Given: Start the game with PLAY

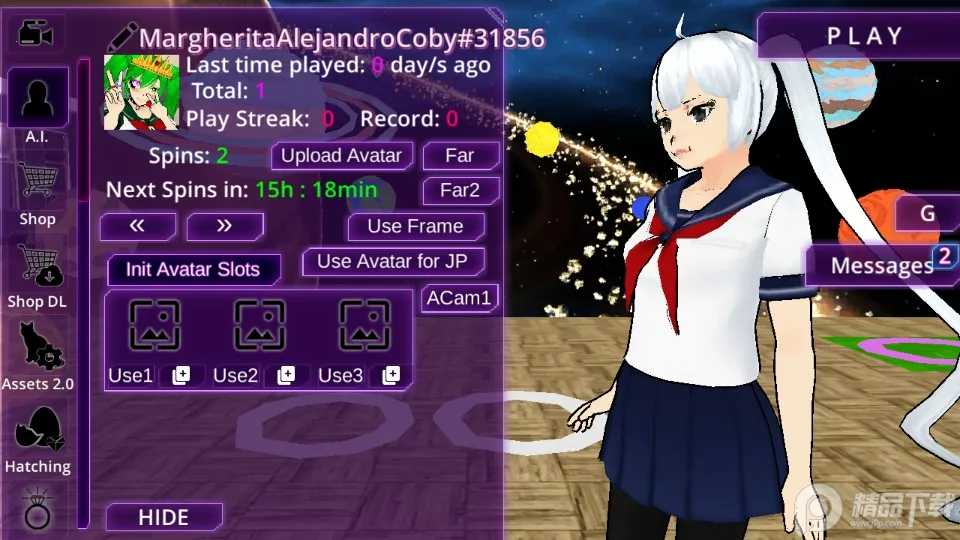Looking at the screenshot, I should coord(864,37).
